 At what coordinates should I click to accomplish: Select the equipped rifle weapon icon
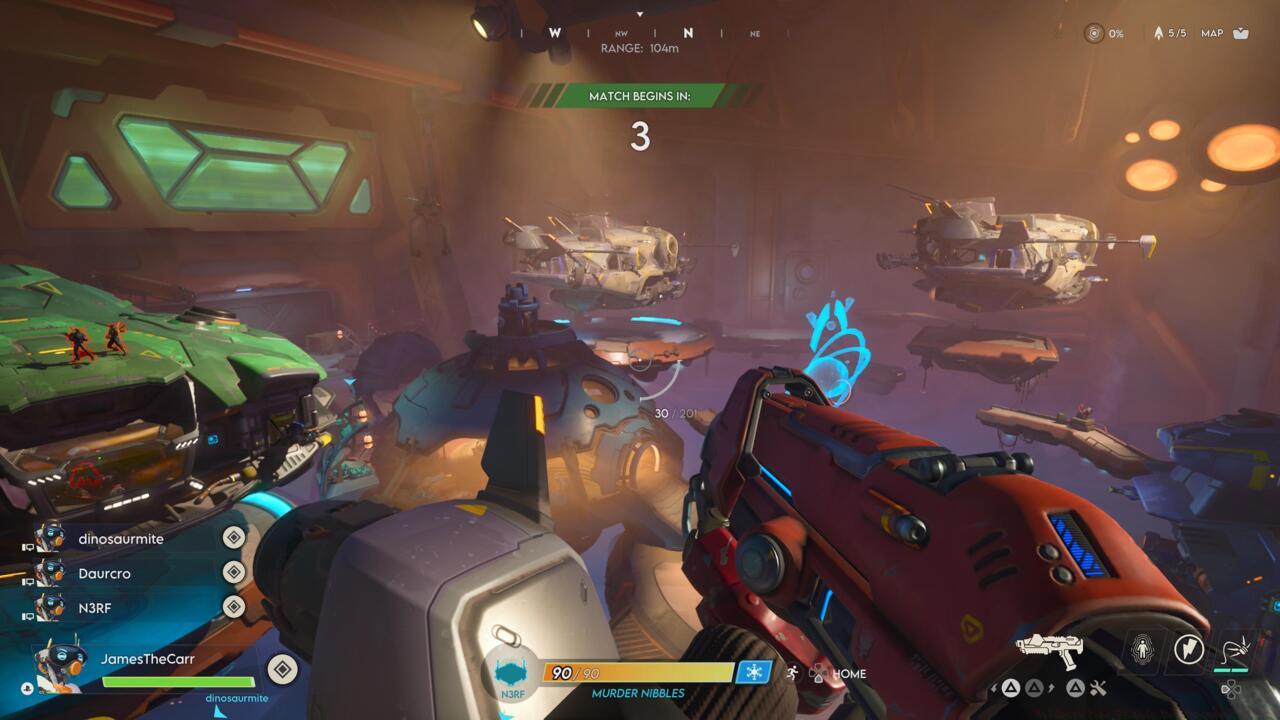[1049, 650]
